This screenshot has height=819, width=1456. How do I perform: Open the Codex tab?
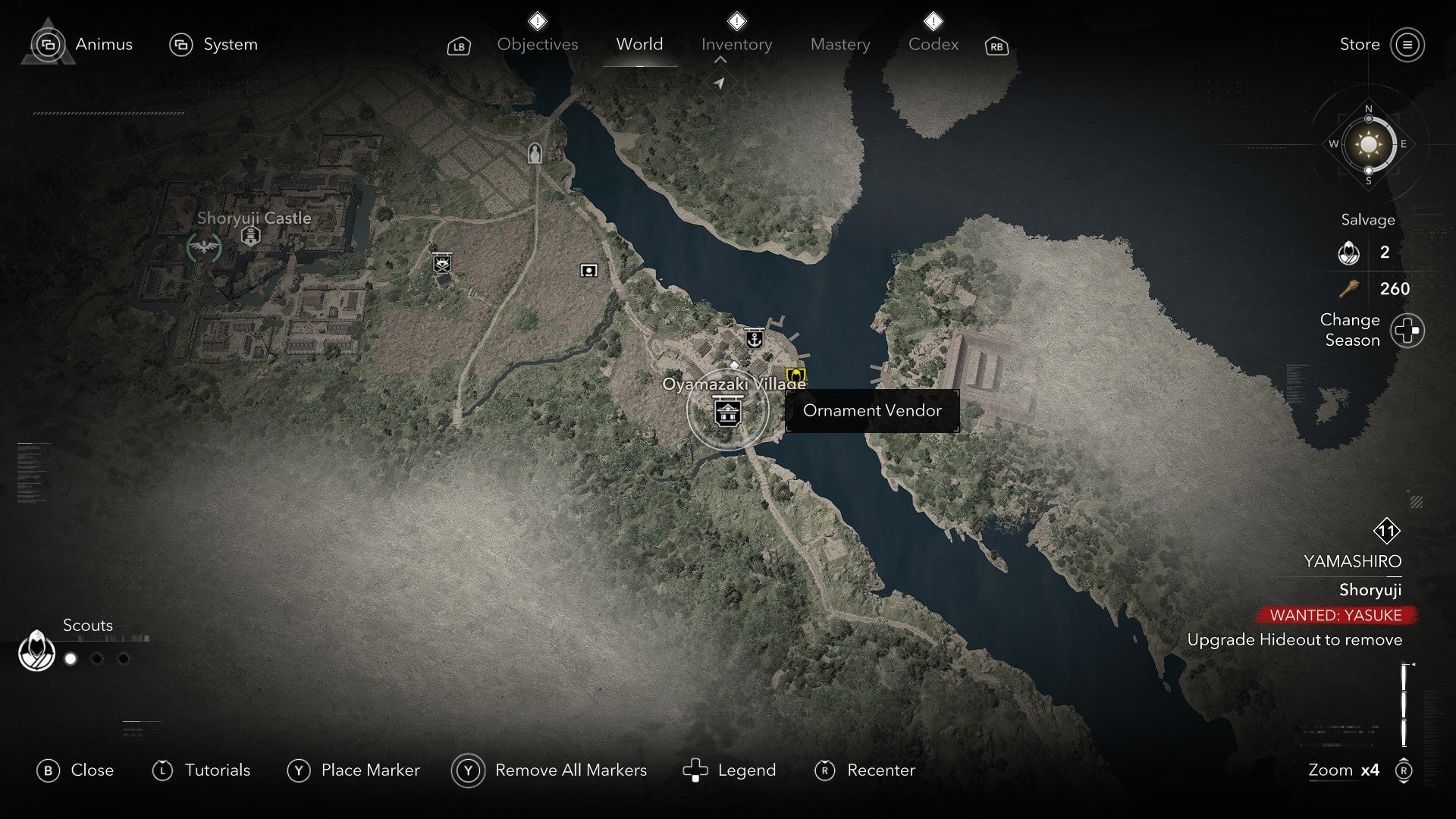click(933, 44)
